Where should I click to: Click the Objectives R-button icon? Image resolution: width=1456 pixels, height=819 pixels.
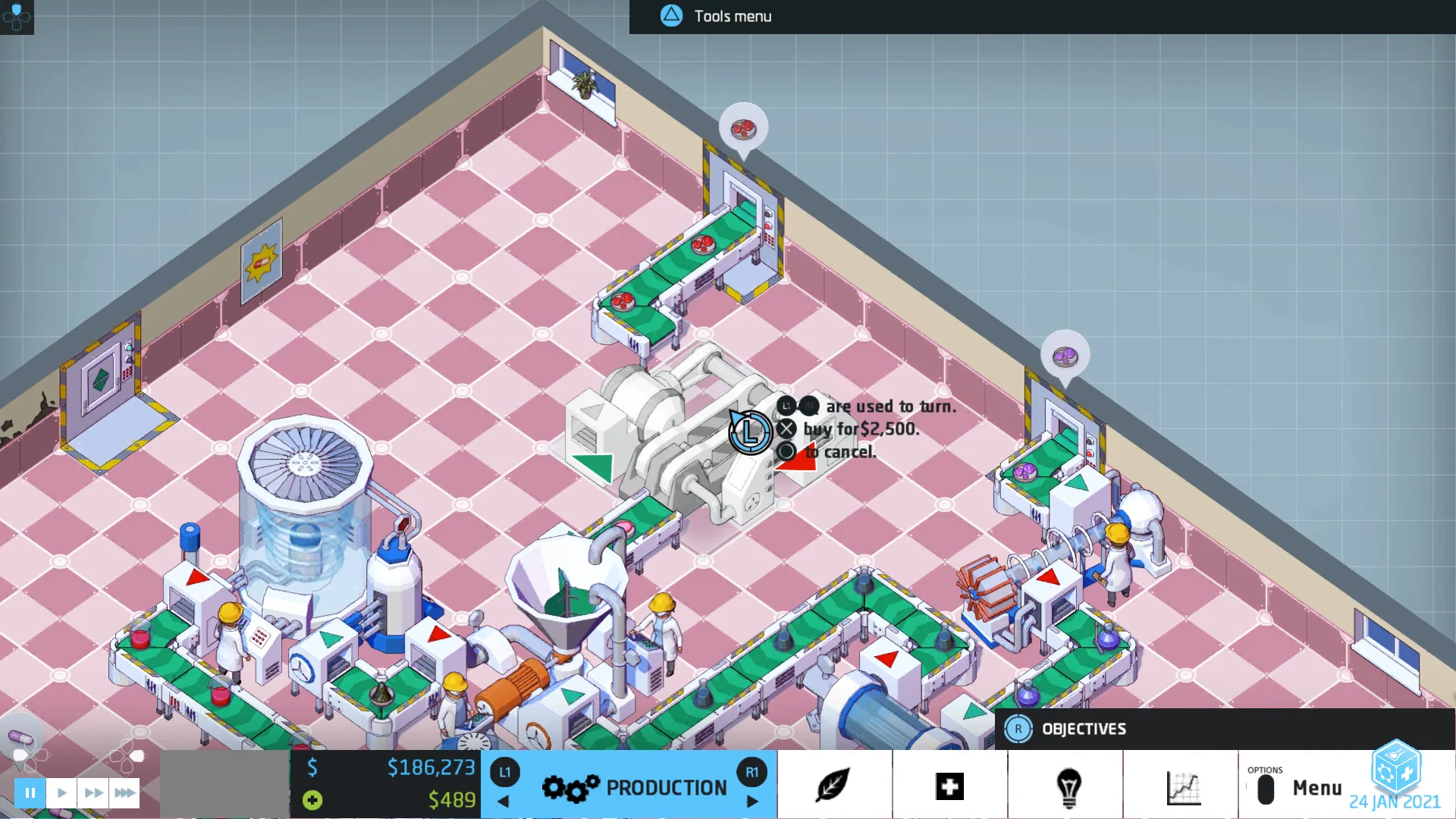tap(1018, 728)
